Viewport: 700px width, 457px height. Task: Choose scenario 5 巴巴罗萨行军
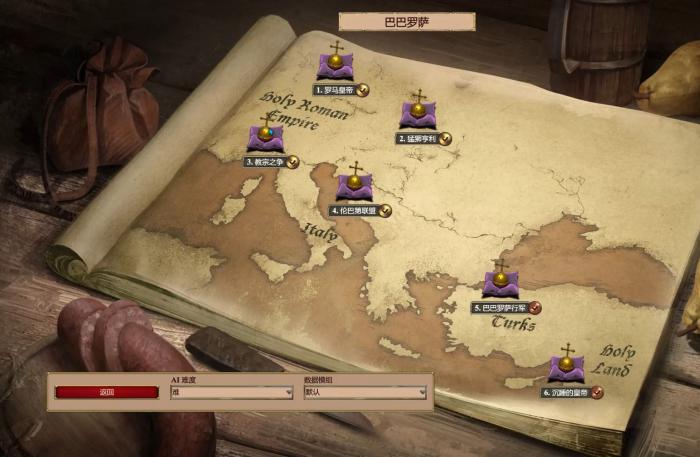coord(500,284)
